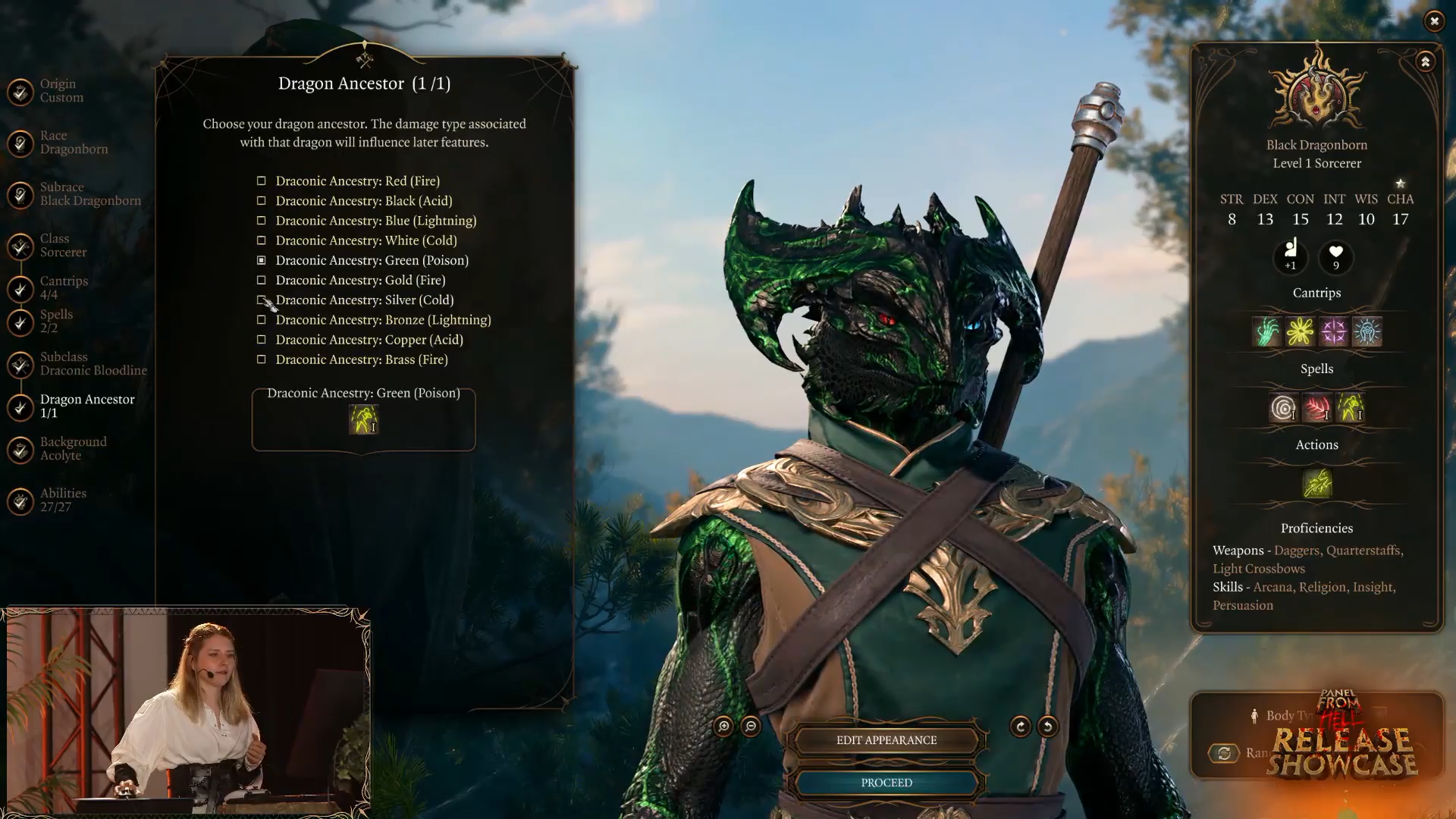Rotate the character model clockwise
The image size is (1456, 819).
1021,726
